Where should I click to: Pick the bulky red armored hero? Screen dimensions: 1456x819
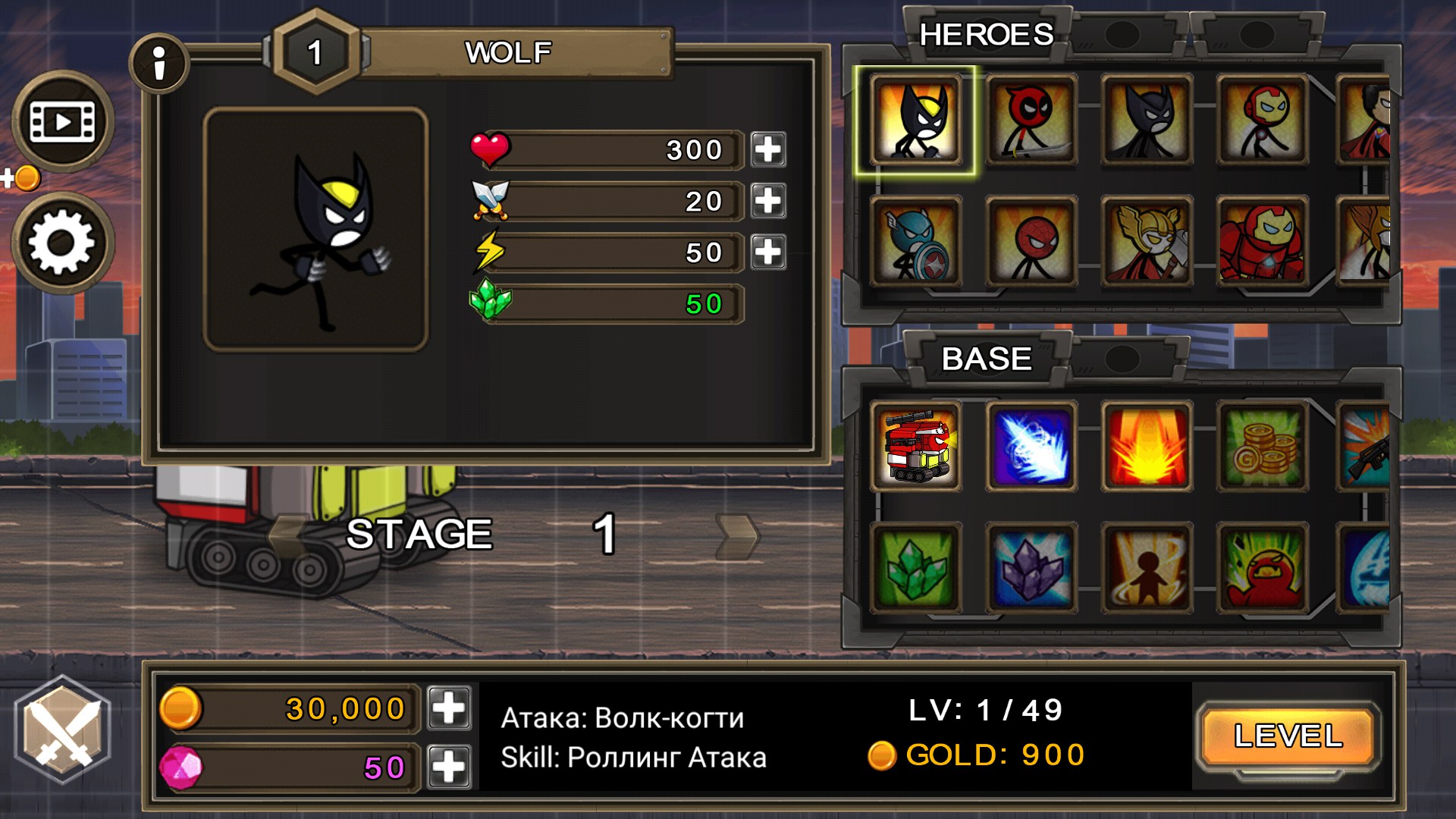coord(1263,241)
